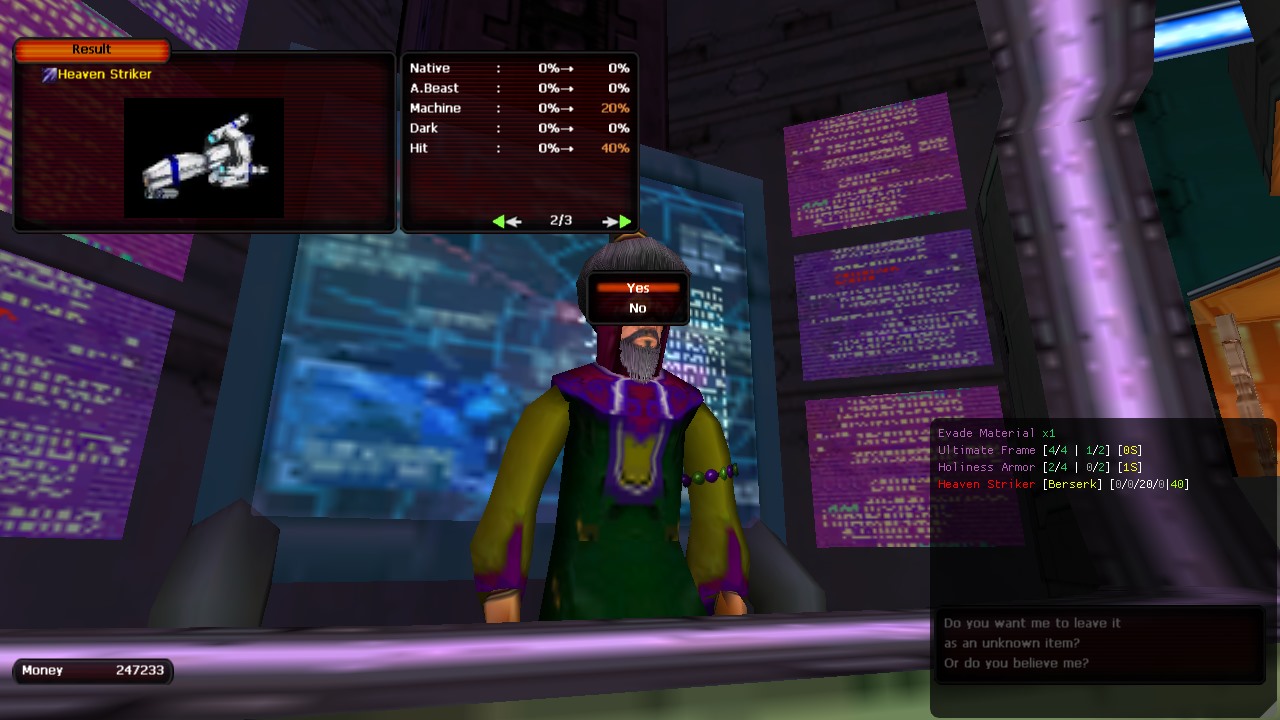Screen dimensions: 1280x720
Task: Select the Heaven Striker weapon image
Action: [204, 157]
